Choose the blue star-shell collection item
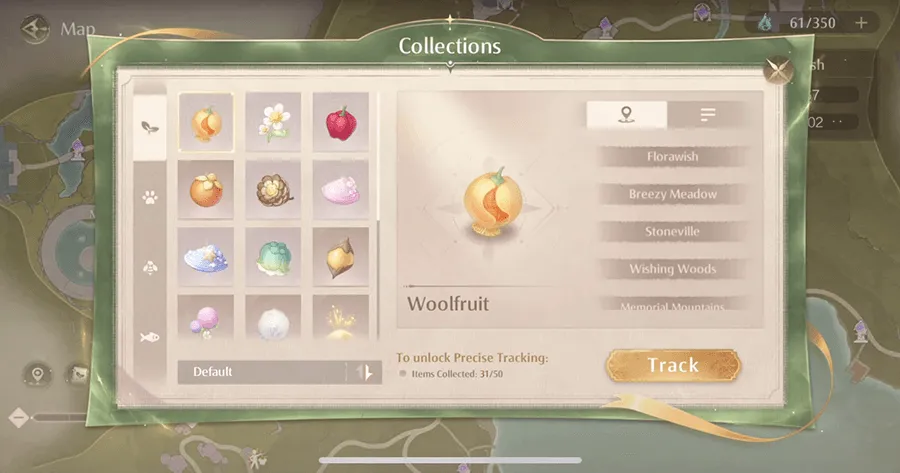900x473 pixels. pos(206,256)
